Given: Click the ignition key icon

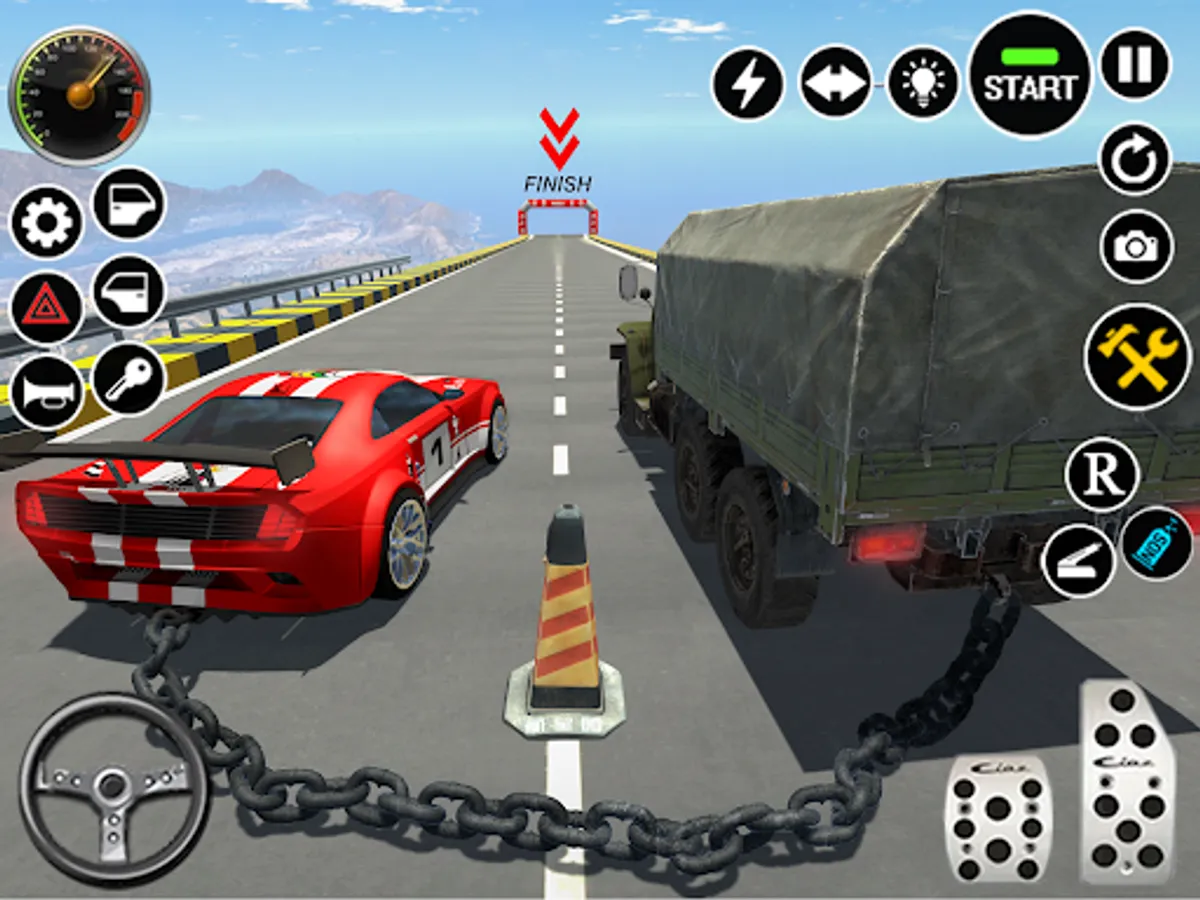Looking at the screenshot, I should (129, 380).
